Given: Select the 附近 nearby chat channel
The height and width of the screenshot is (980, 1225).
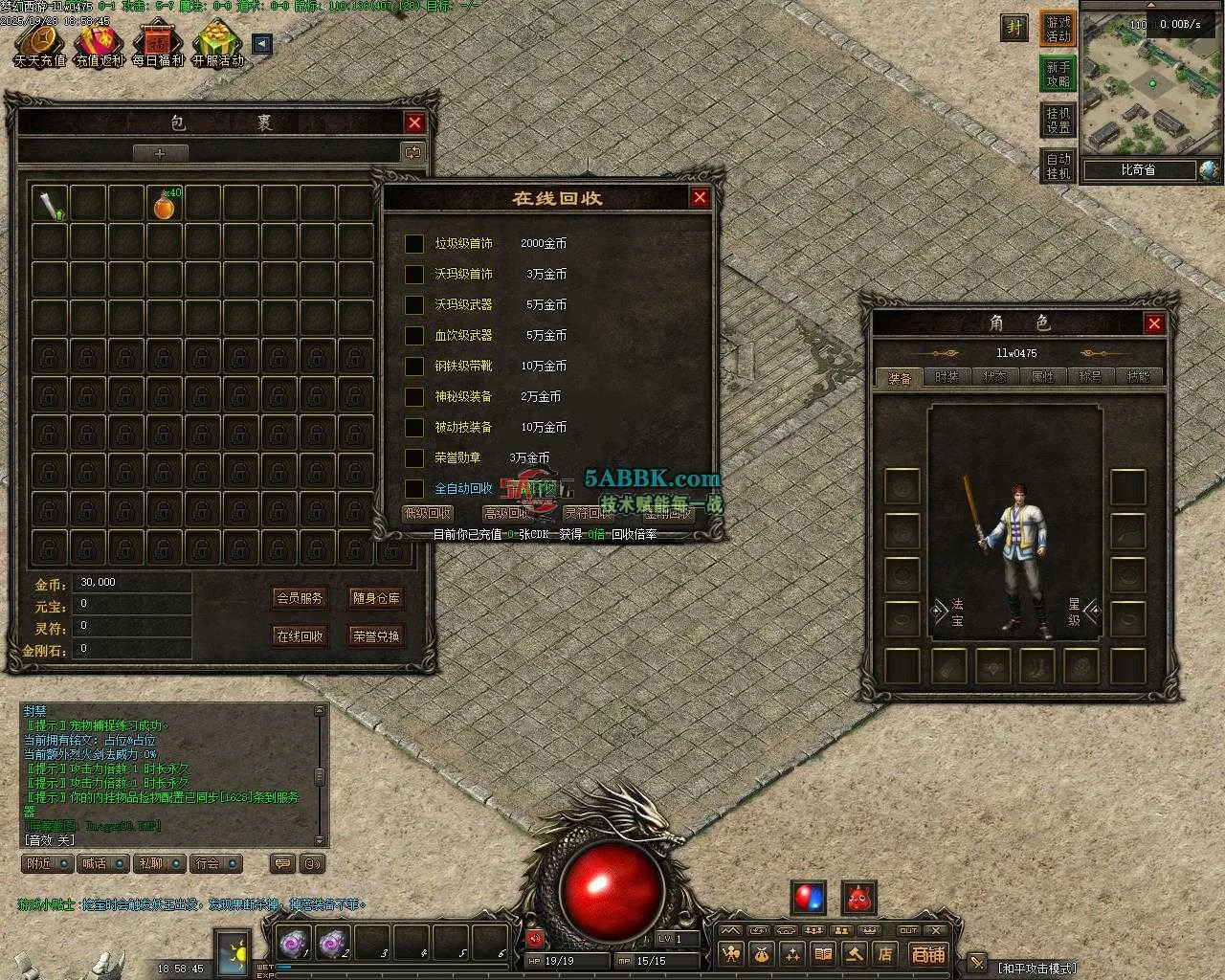Looking at the screenshot, I should [47, 863].
